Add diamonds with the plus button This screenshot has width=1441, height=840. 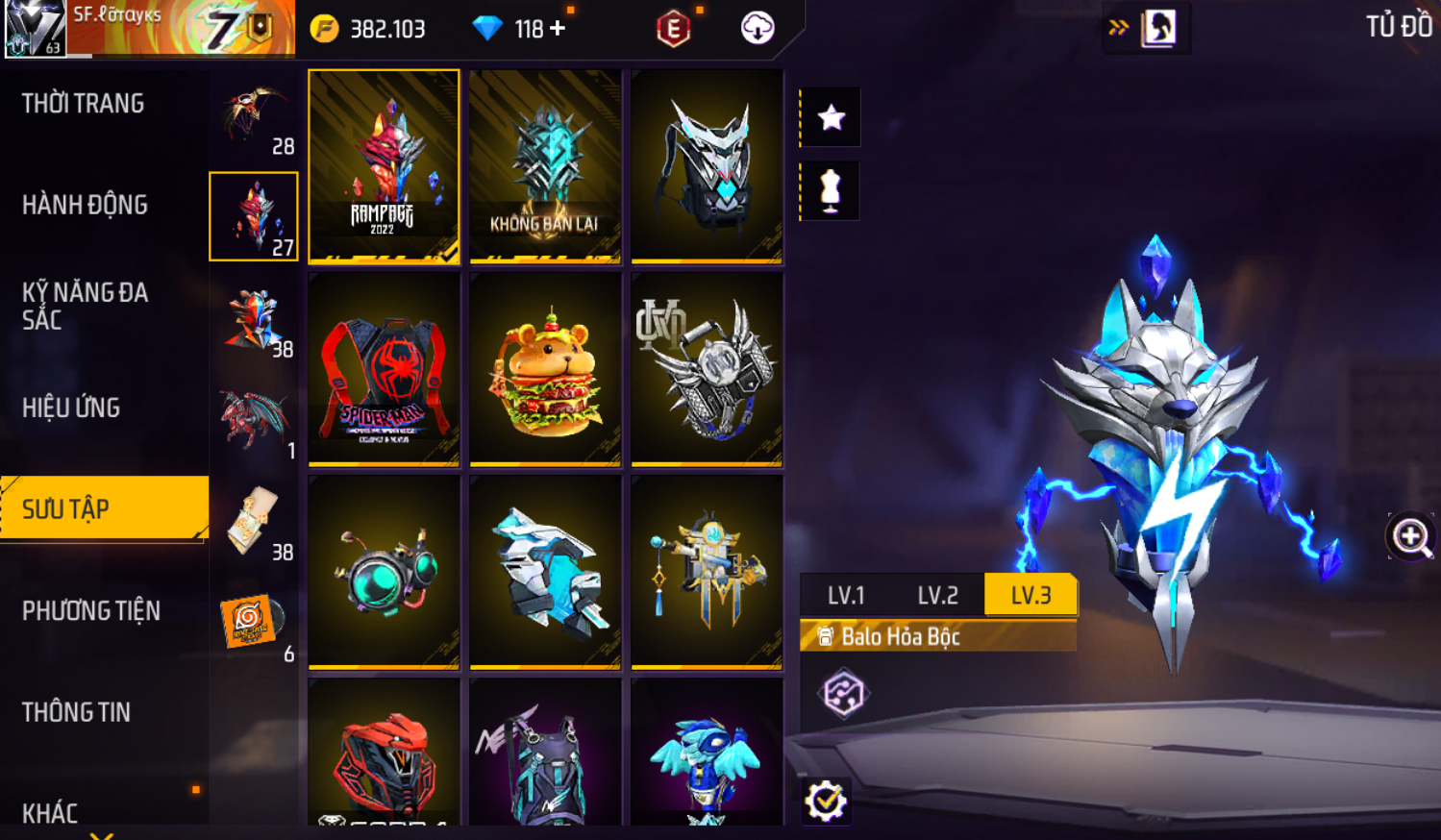pos(558,29)
